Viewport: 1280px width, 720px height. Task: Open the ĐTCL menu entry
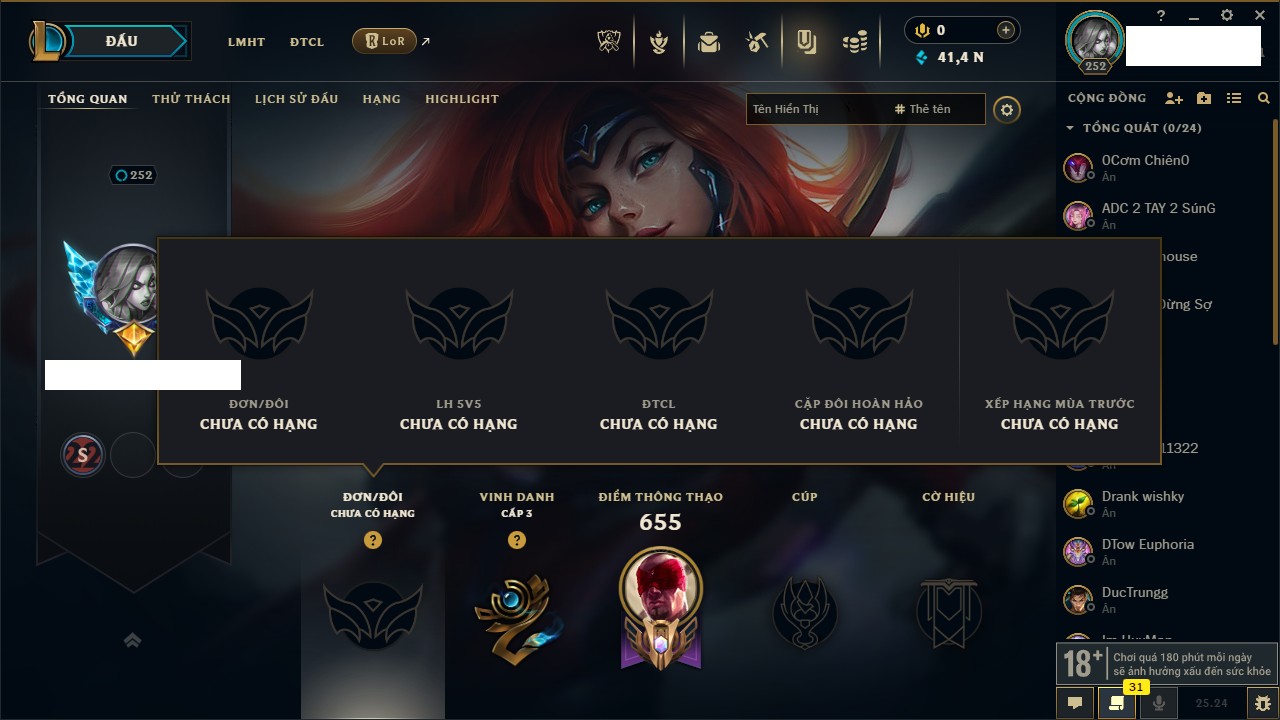coord(307,42)
